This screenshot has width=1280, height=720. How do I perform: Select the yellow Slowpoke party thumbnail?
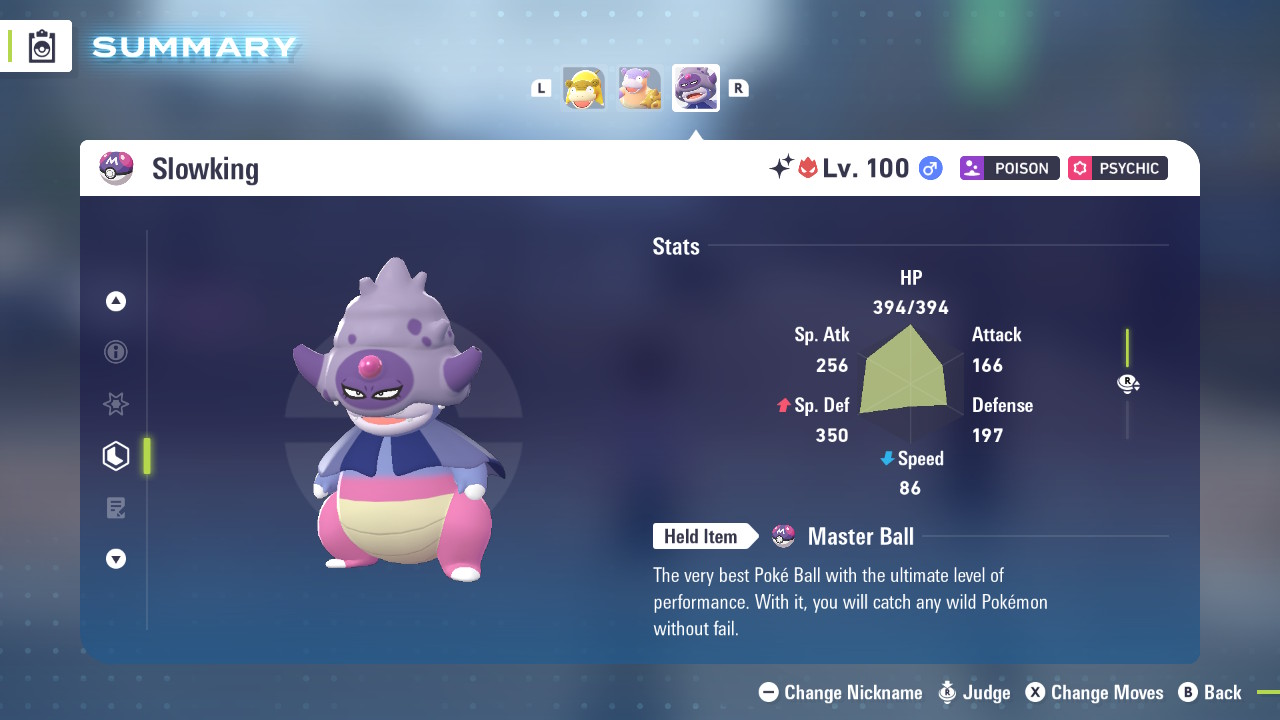tap(584, 88)
